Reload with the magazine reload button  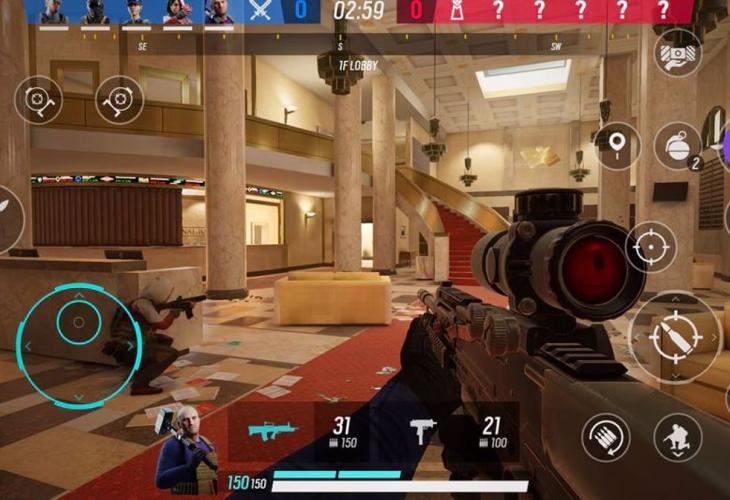click(606, 437)
